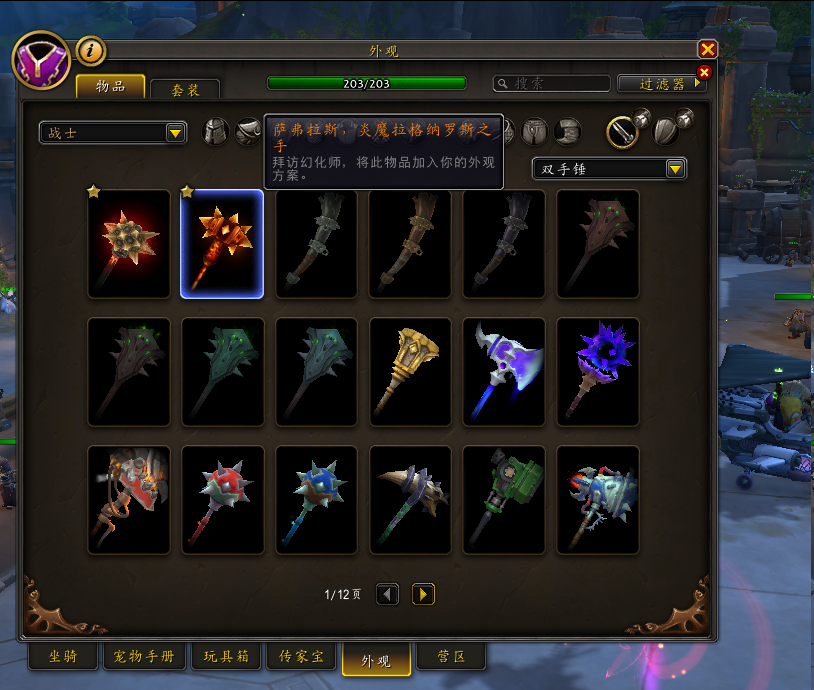The width and height of the screenshot is (814, 690).
Task: Select the green engine hammer appearance
Action: [x=504, y=499]
